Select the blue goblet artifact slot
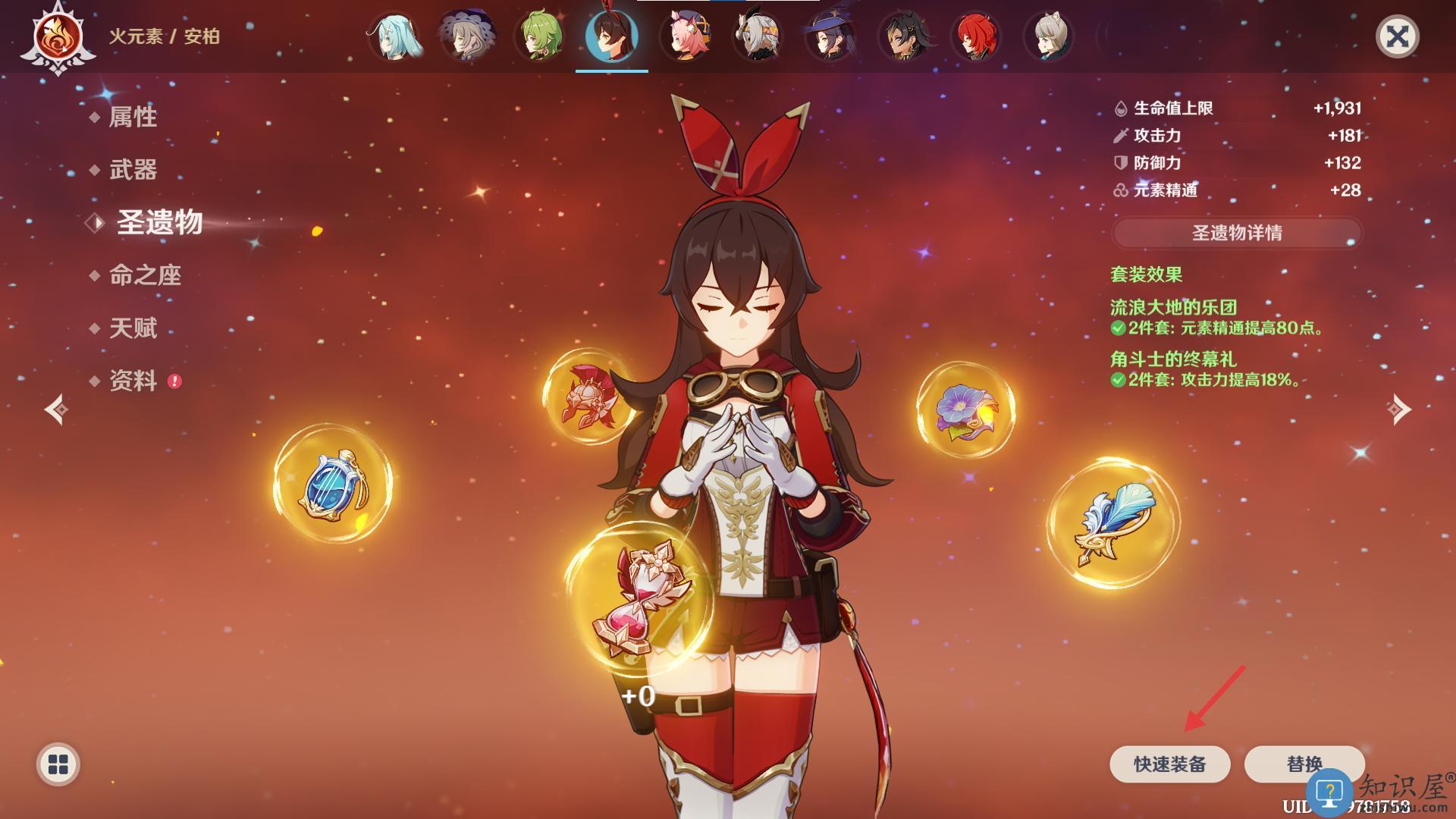Screen dimensions: 1456x819 click(x=333, y=484)
